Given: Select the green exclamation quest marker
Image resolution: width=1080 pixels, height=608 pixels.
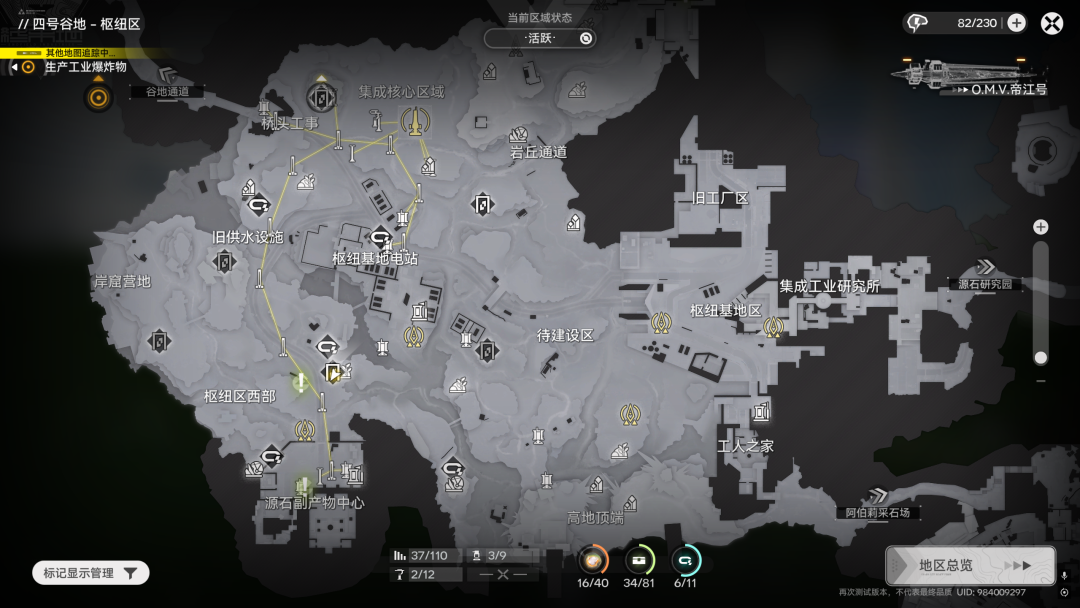Looking at the screenshot, I should [300, 380].
